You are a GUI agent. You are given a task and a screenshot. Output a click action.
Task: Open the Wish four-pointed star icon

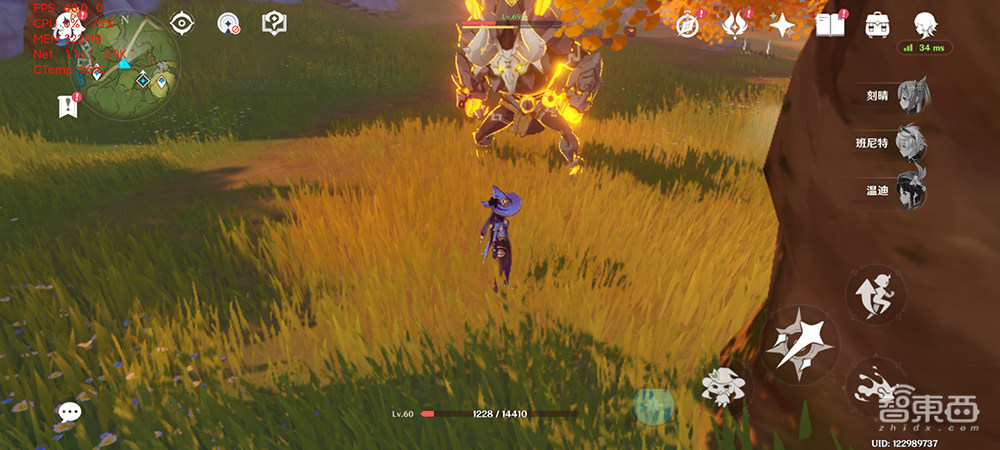click(782, 24)
